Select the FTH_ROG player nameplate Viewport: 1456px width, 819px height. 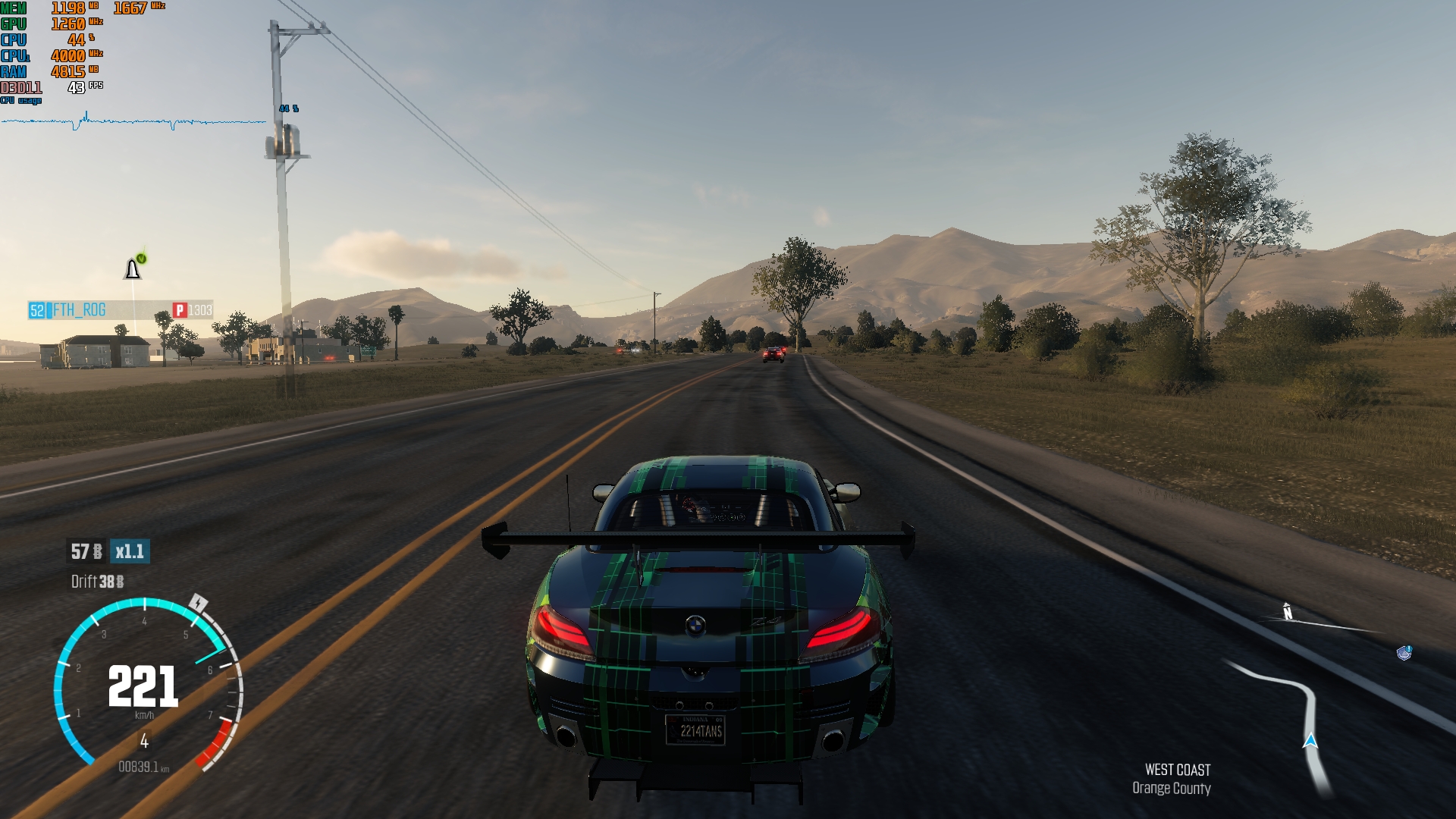[79, 310]
